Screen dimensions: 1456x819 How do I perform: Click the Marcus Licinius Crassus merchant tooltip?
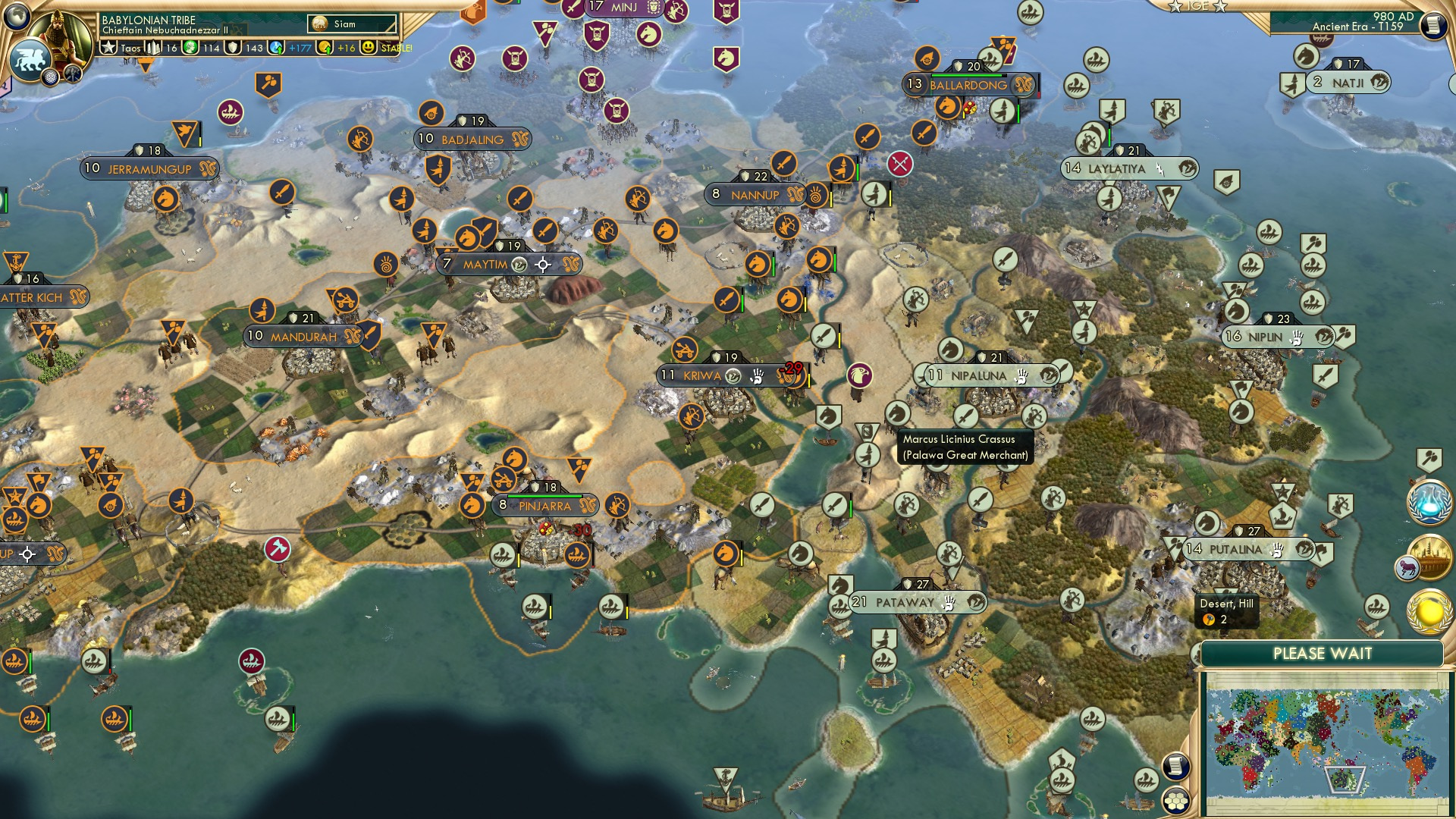pos(963,447)
